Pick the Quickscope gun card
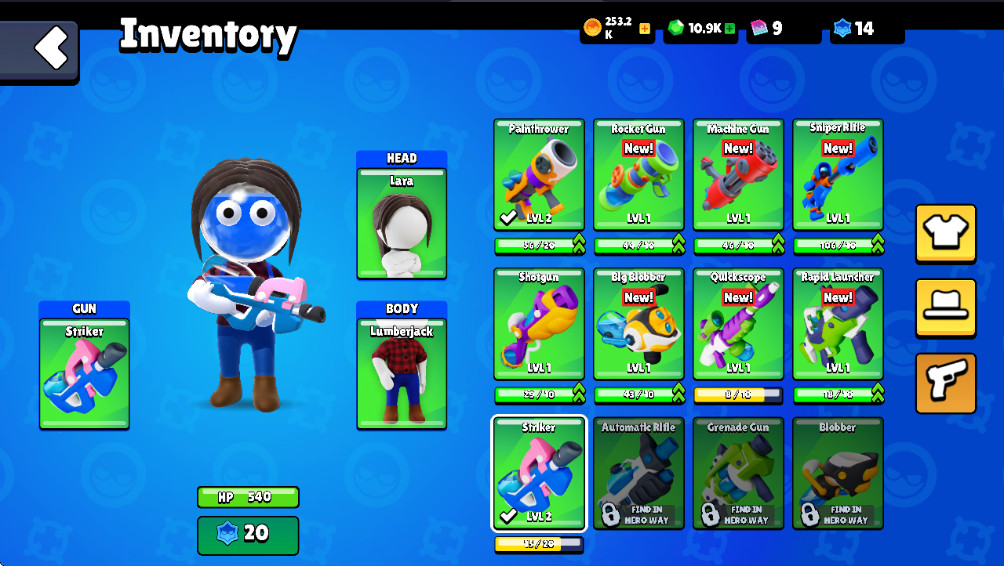The height and width of the screenshot is (566, 1004). click(x=738, y=323)
